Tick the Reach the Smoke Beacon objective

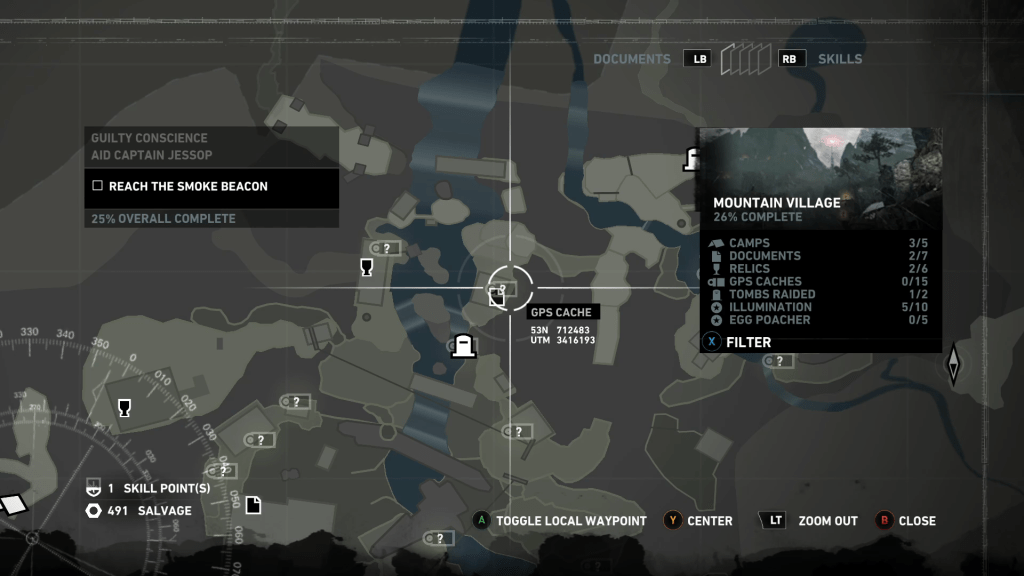(x=98, y=186)
